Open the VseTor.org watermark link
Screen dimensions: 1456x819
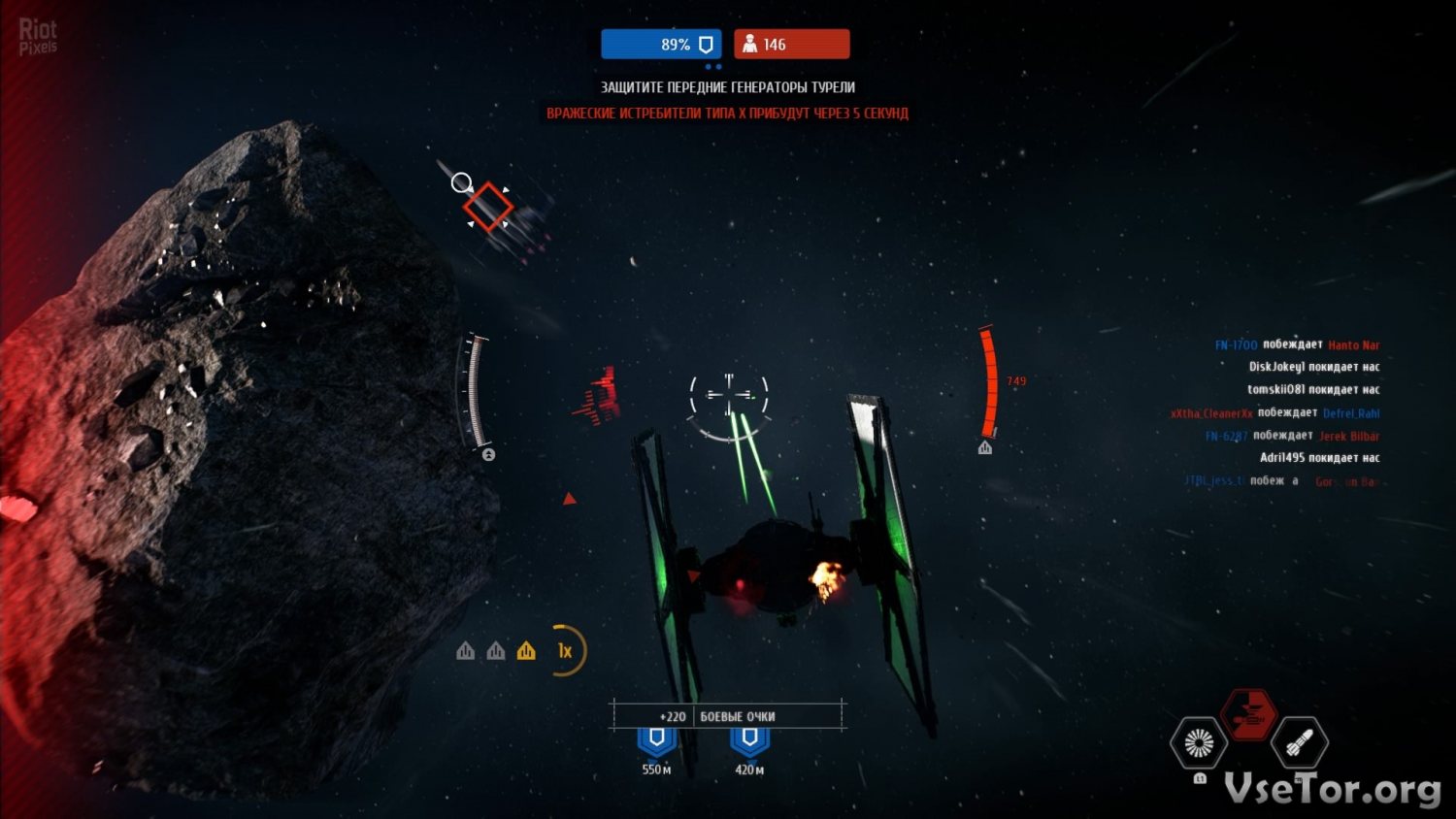click(x=1332, y=788)
